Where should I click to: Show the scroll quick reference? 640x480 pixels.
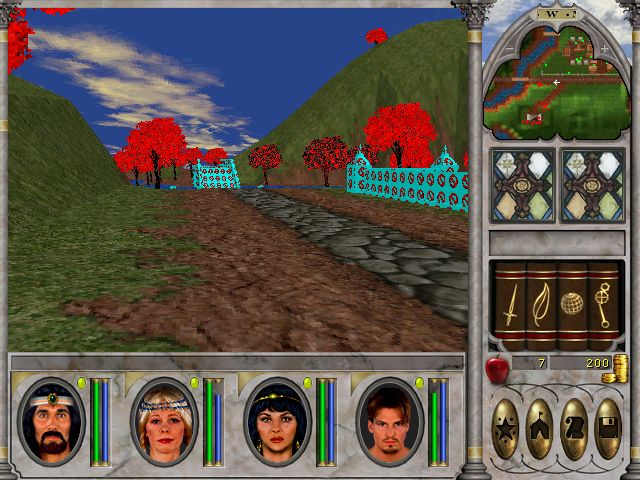tap(573, 428)
